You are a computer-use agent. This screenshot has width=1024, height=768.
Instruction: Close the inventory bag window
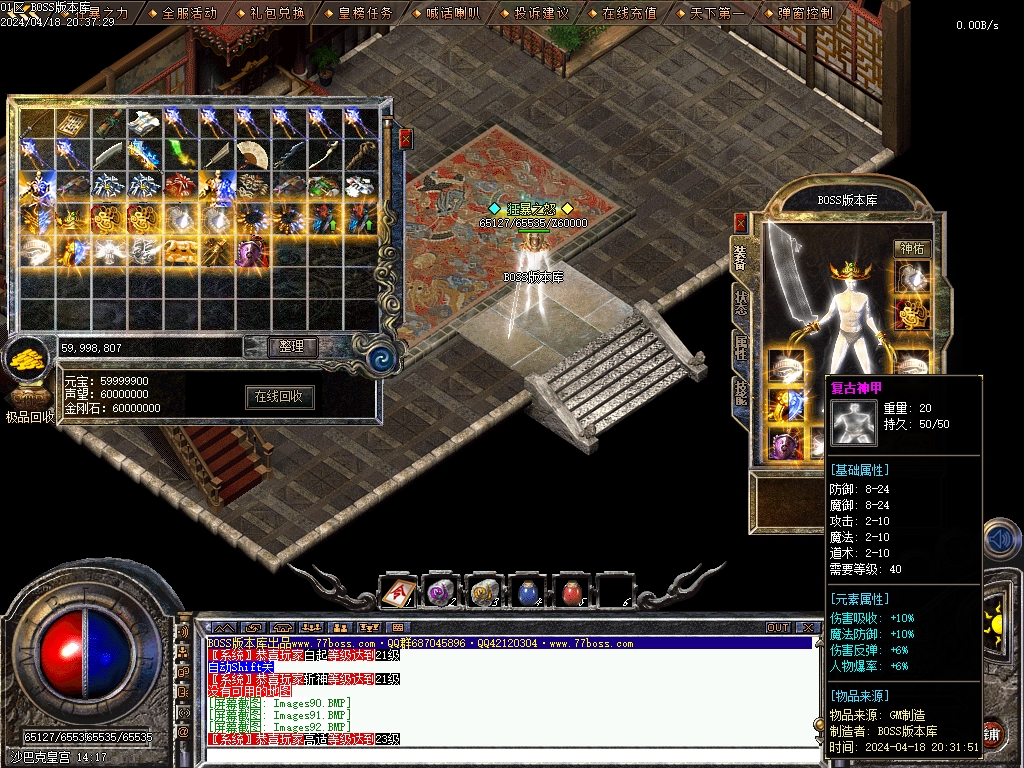(x=405, y=139)
